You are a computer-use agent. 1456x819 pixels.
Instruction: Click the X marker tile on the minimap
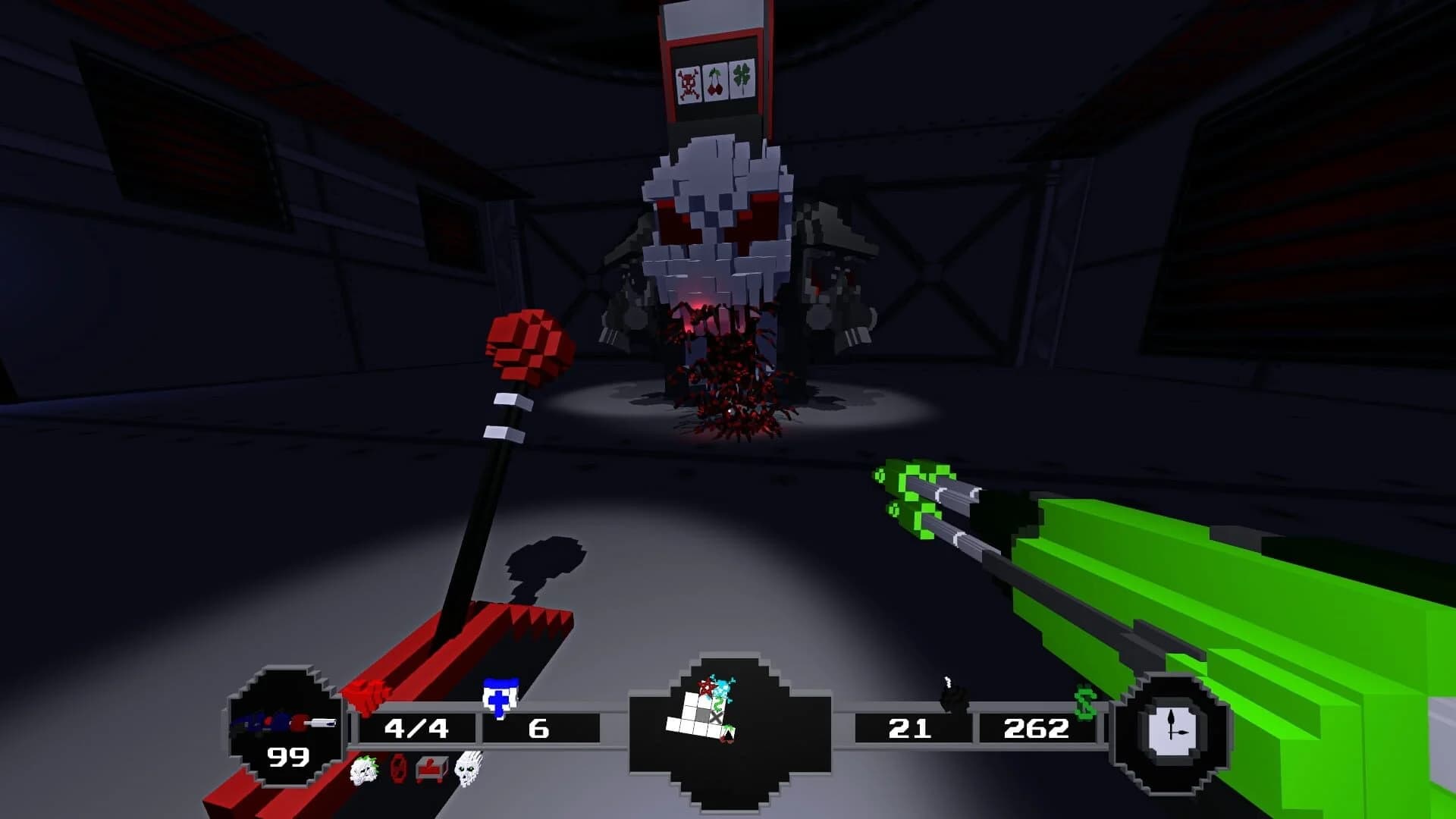716,717
